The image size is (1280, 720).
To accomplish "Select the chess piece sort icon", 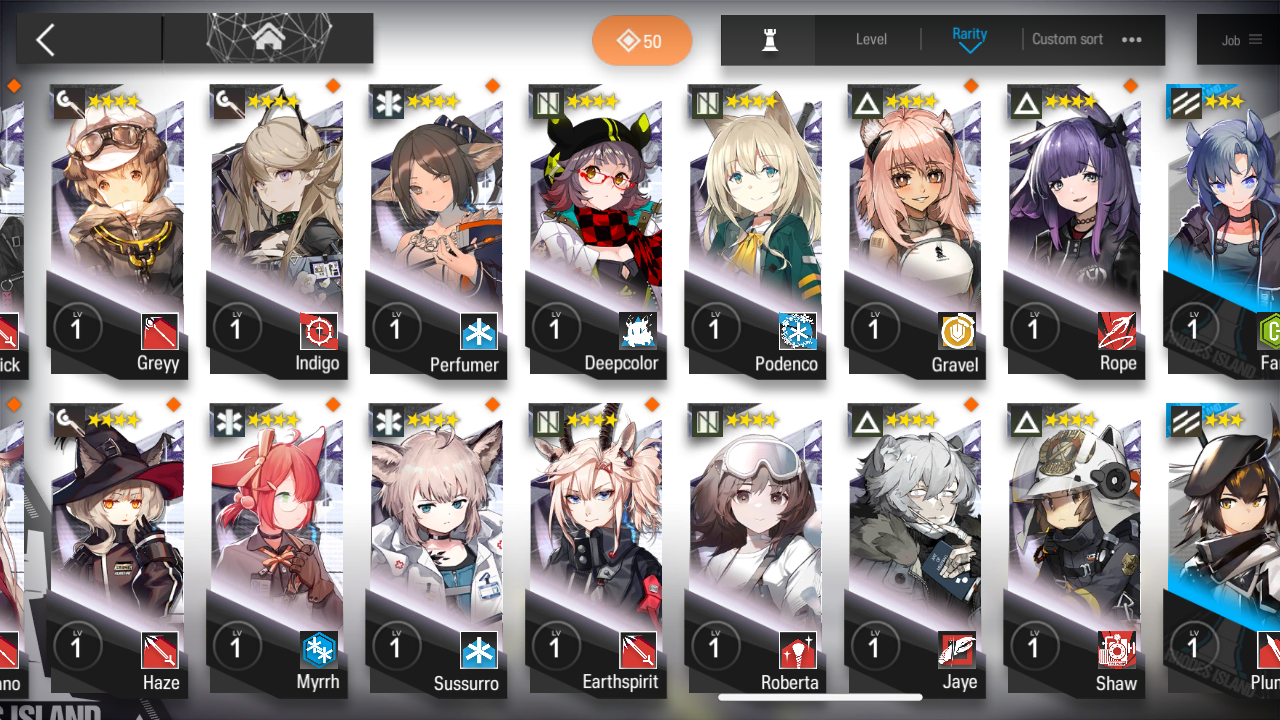I will [x=769, y=40].
